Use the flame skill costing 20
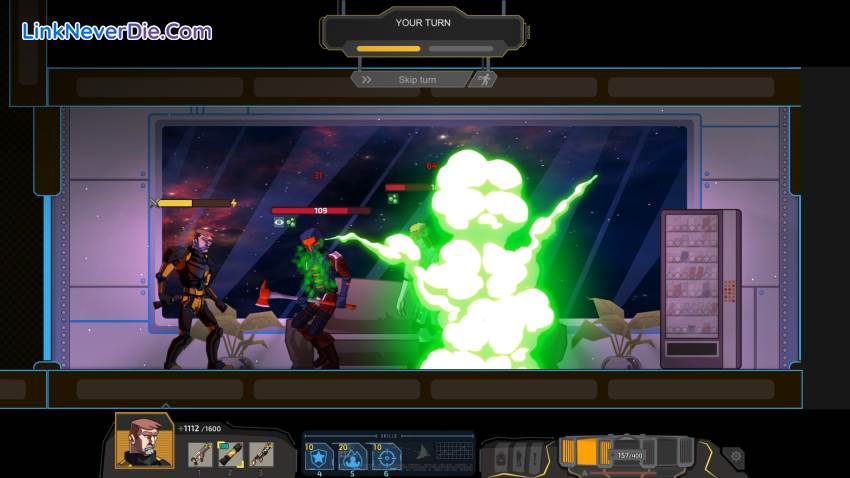The width and height of the screenshot is (850, 478). (351, 457)
